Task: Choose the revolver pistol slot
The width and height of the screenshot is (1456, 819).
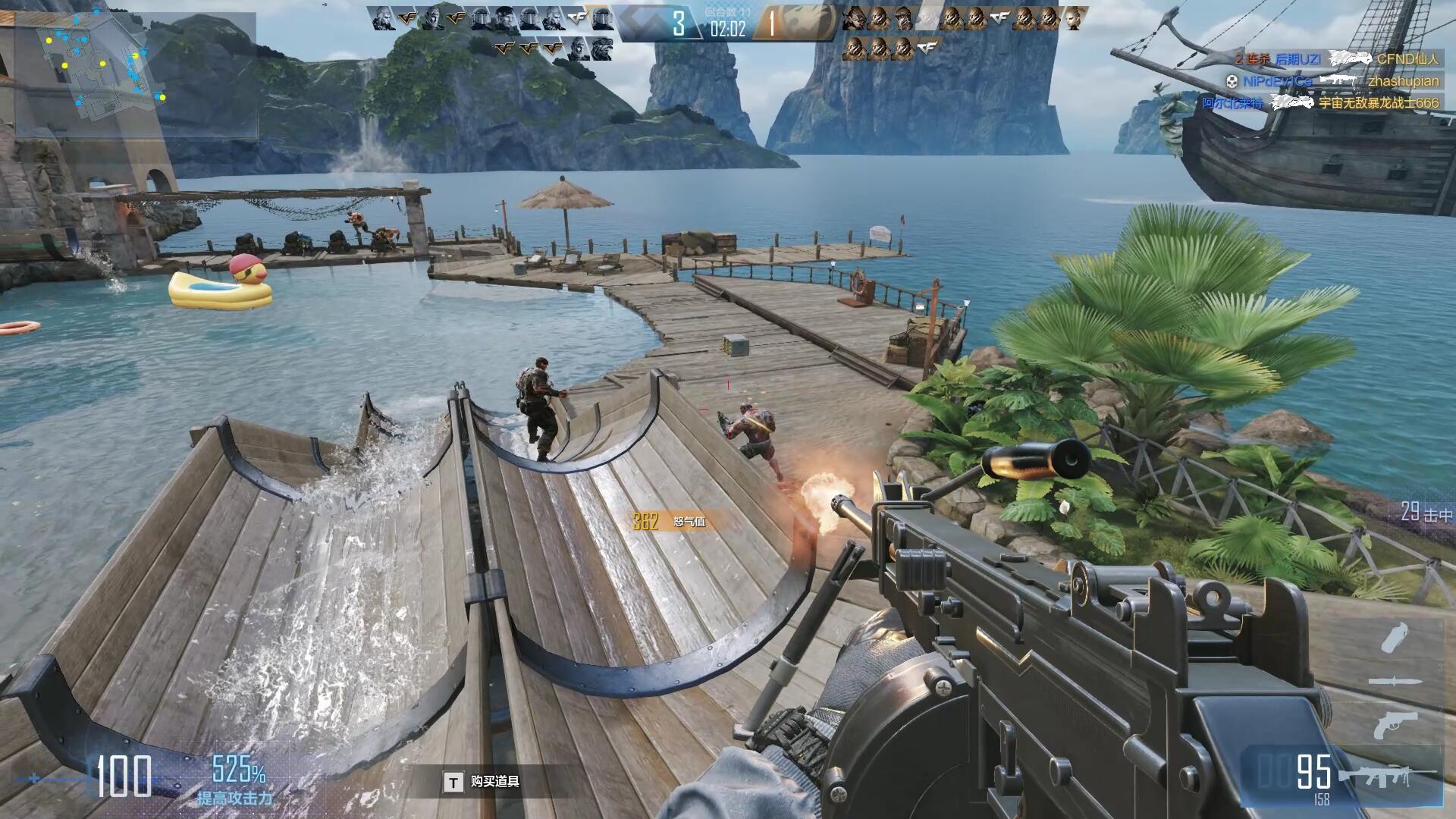Action: click(1395, 724)
